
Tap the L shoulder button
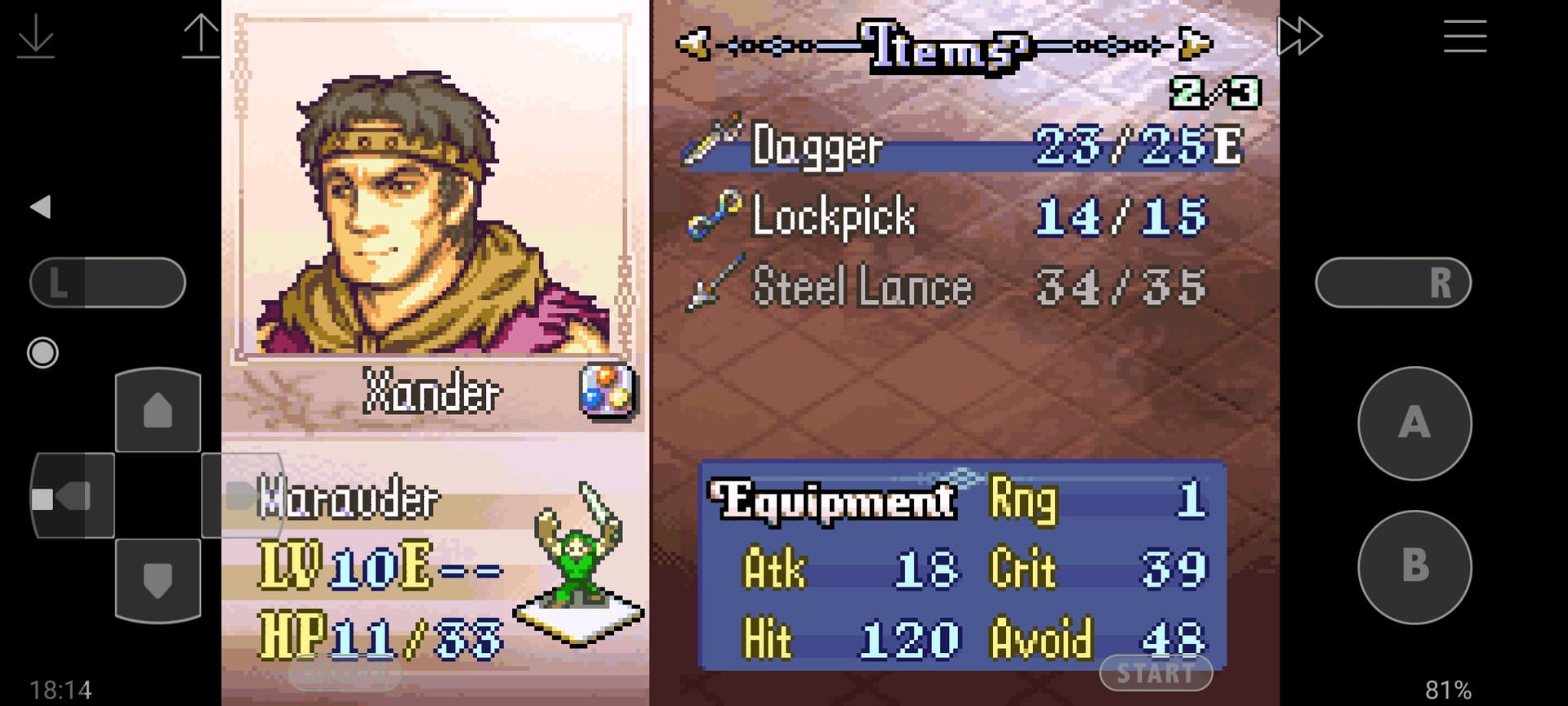[x=108, y=283]
